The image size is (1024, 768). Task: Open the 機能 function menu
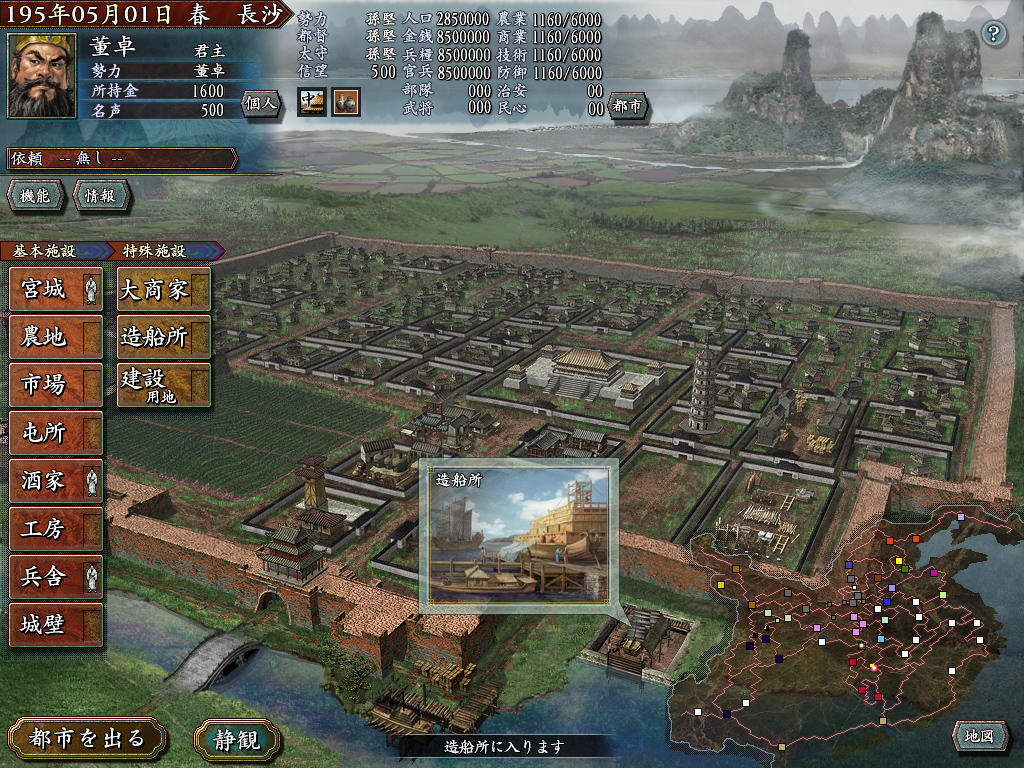pos(35,196)
